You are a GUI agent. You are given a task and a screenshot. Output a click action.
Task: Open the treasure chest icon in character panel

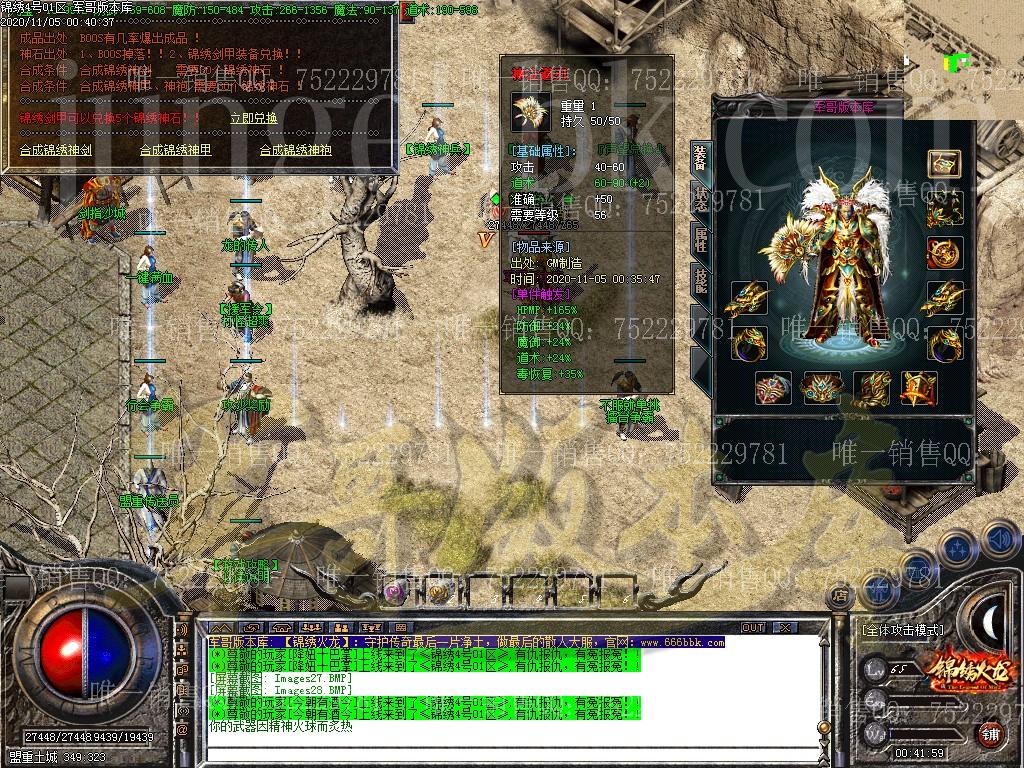click(x=943, y=164)
